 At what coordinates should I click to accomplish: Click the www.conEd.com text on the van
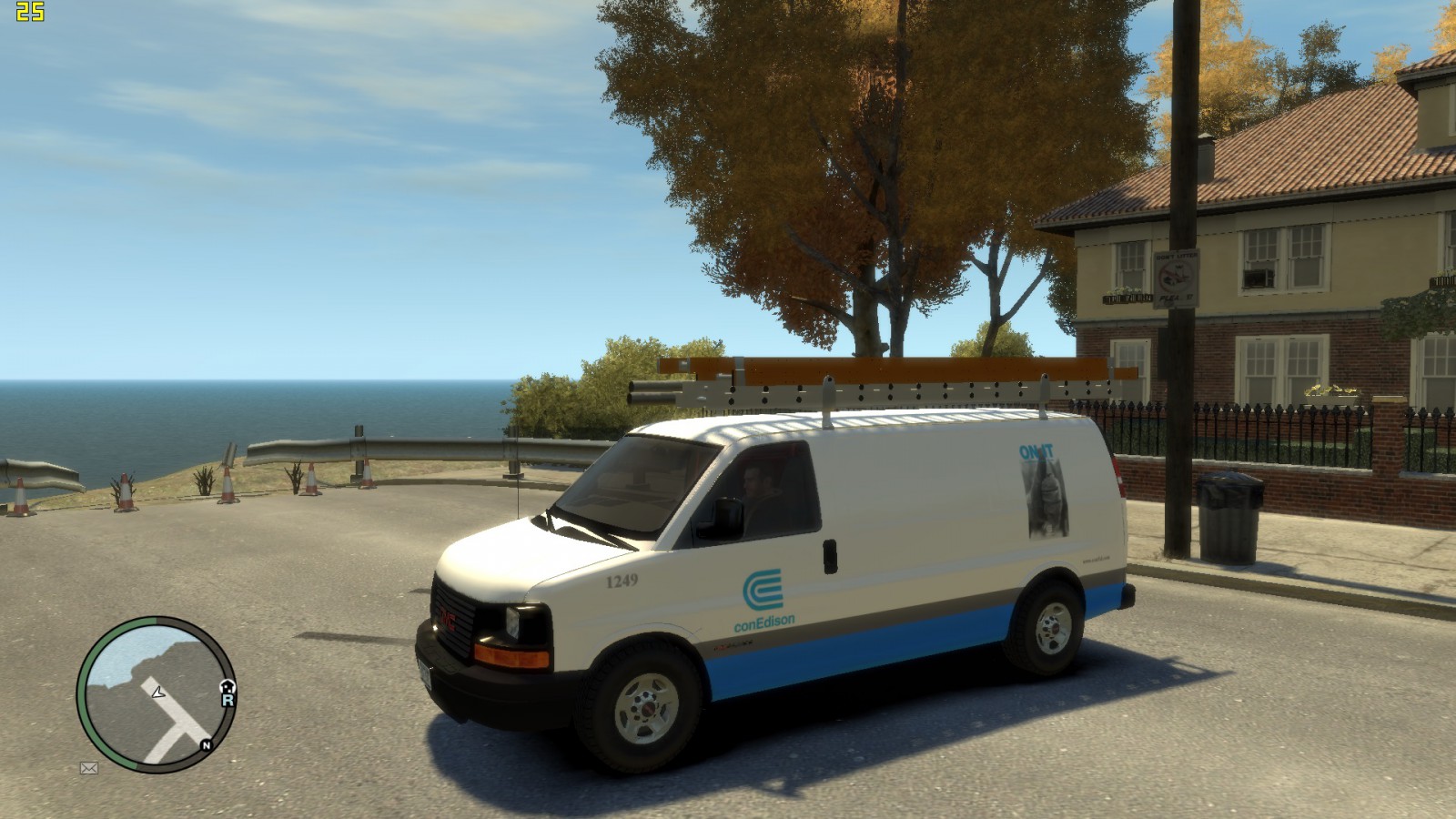tap(1096, 560)
